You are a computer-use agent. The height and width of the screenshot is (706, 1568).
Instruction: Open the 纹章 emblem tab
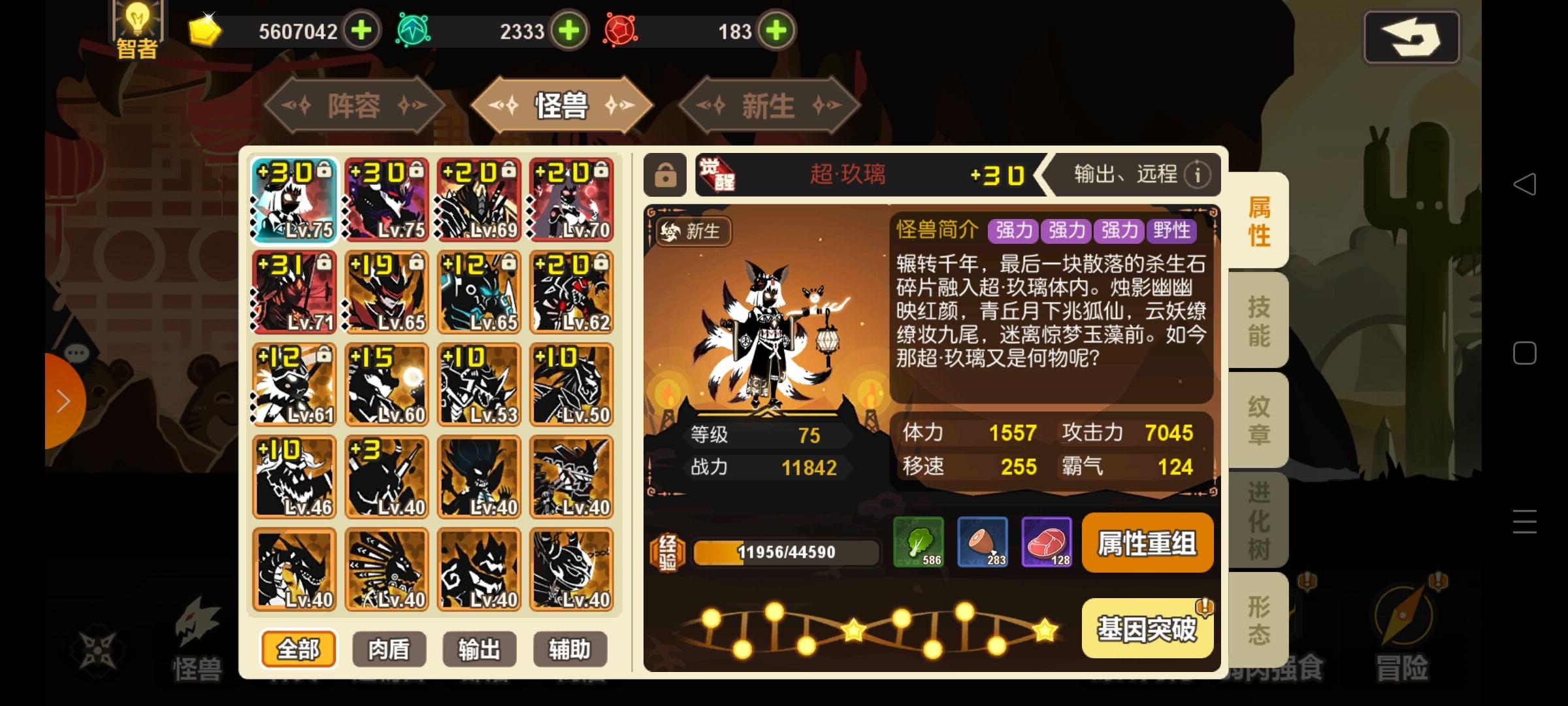pos(1258,422)
